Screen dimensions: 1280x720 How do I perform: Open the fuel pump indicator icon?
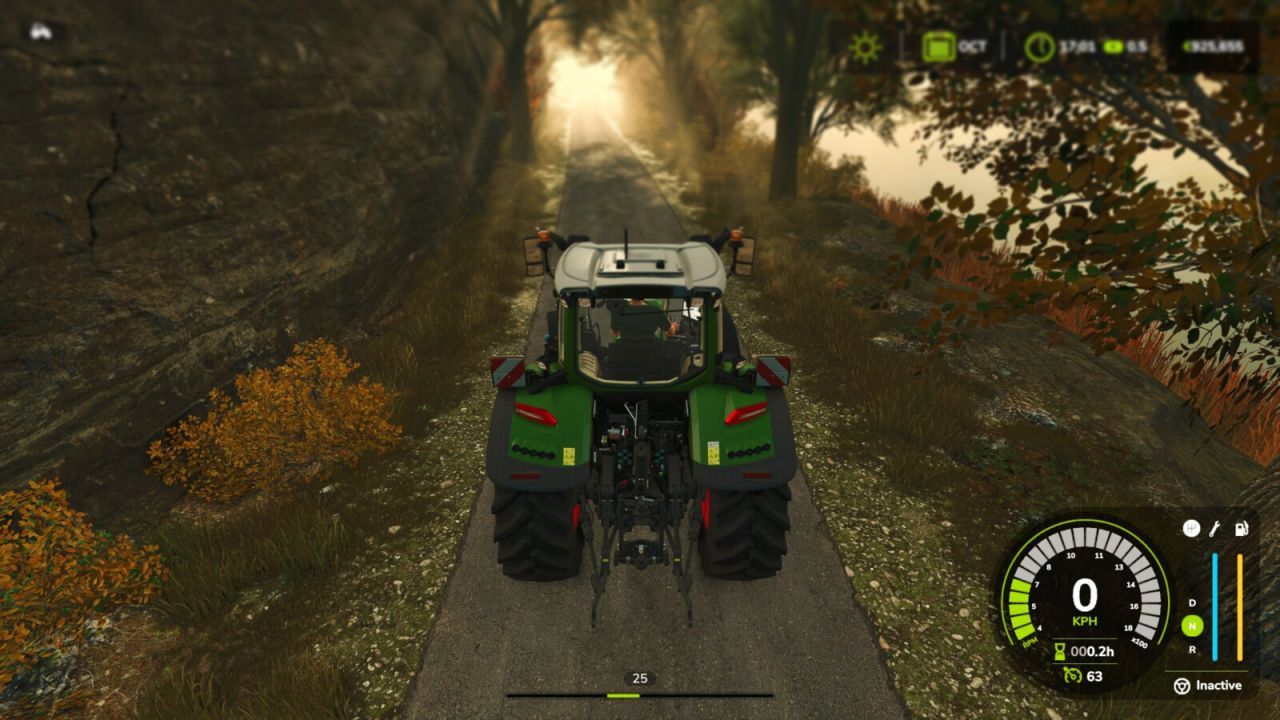1241,527
